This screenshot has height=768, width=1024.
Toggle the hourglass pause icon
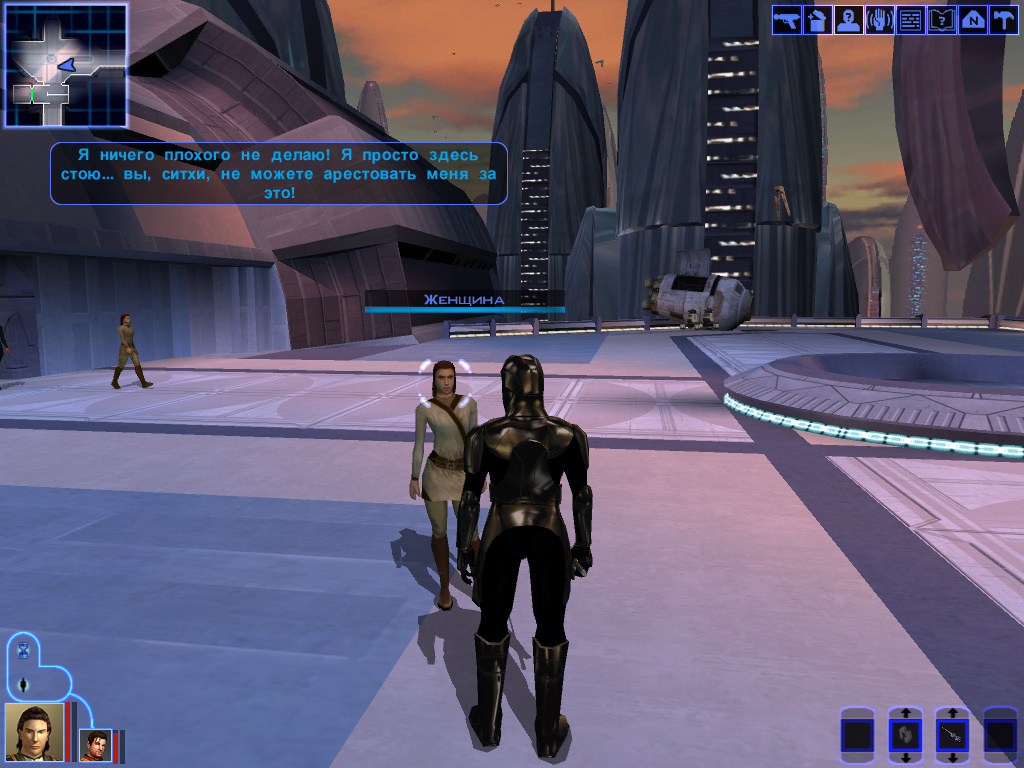point(23,651)
